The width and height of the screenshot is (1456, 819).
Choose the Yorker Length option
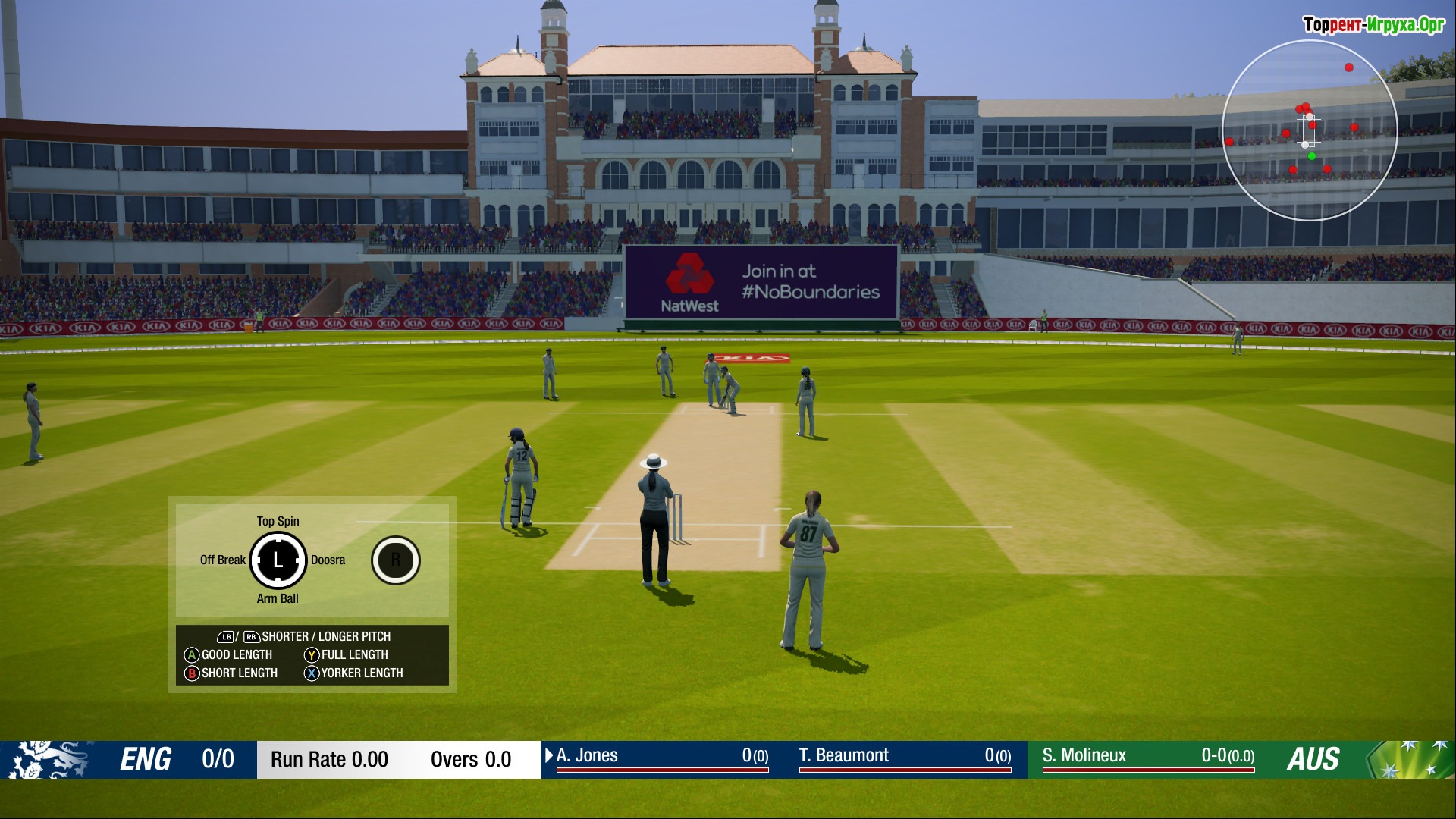click(x=354, y=673)
